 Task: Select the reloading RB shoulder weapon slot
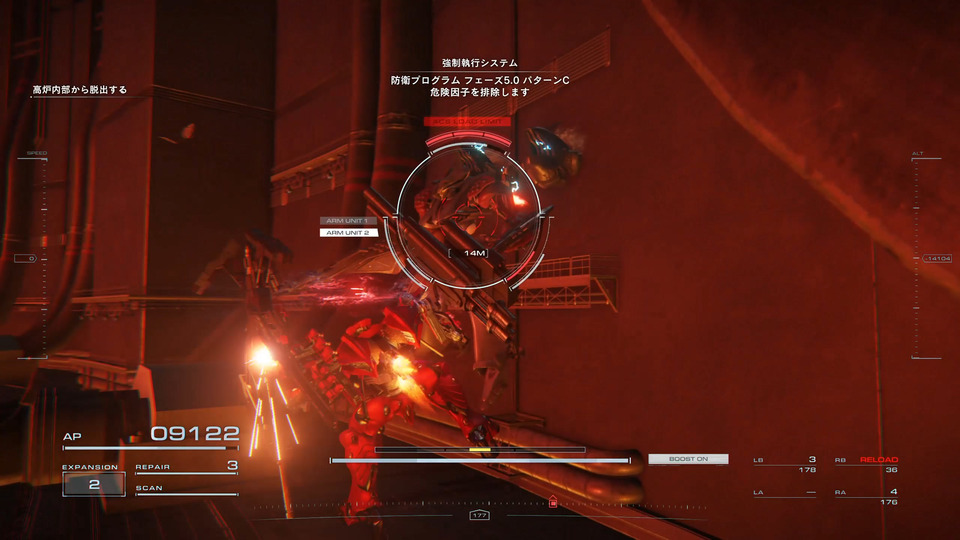point(867,464)
